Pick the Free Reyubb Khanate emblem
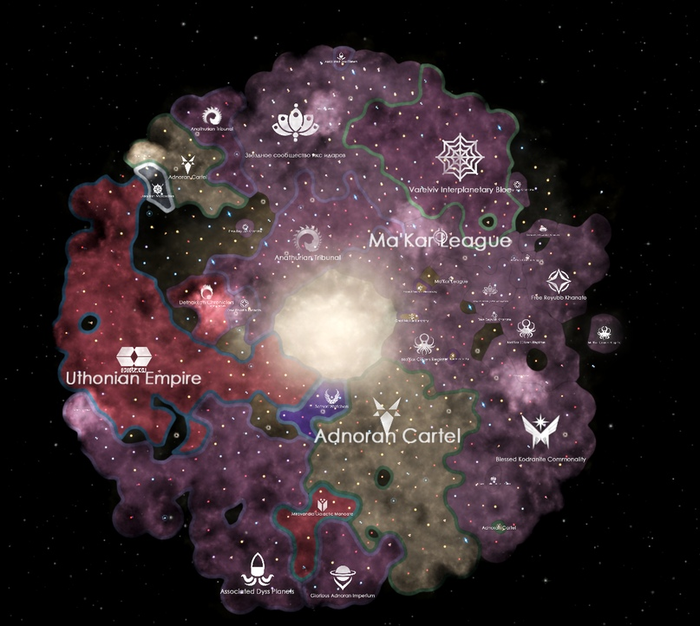700x626 pixels. (557, 278)
